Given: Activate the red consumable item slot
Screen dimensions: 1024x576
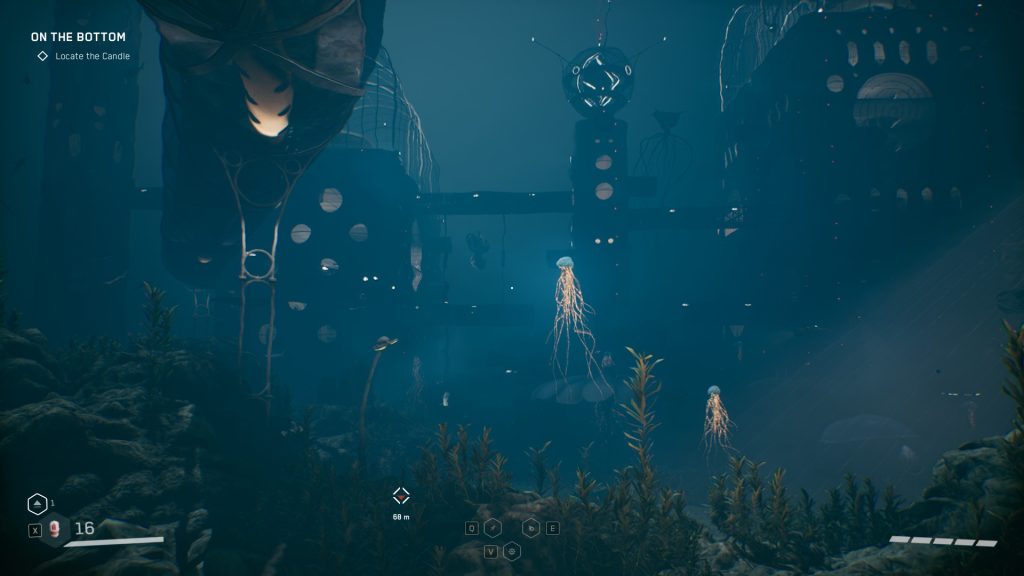Looking at the screenshot, I should [x=55, y=529].
